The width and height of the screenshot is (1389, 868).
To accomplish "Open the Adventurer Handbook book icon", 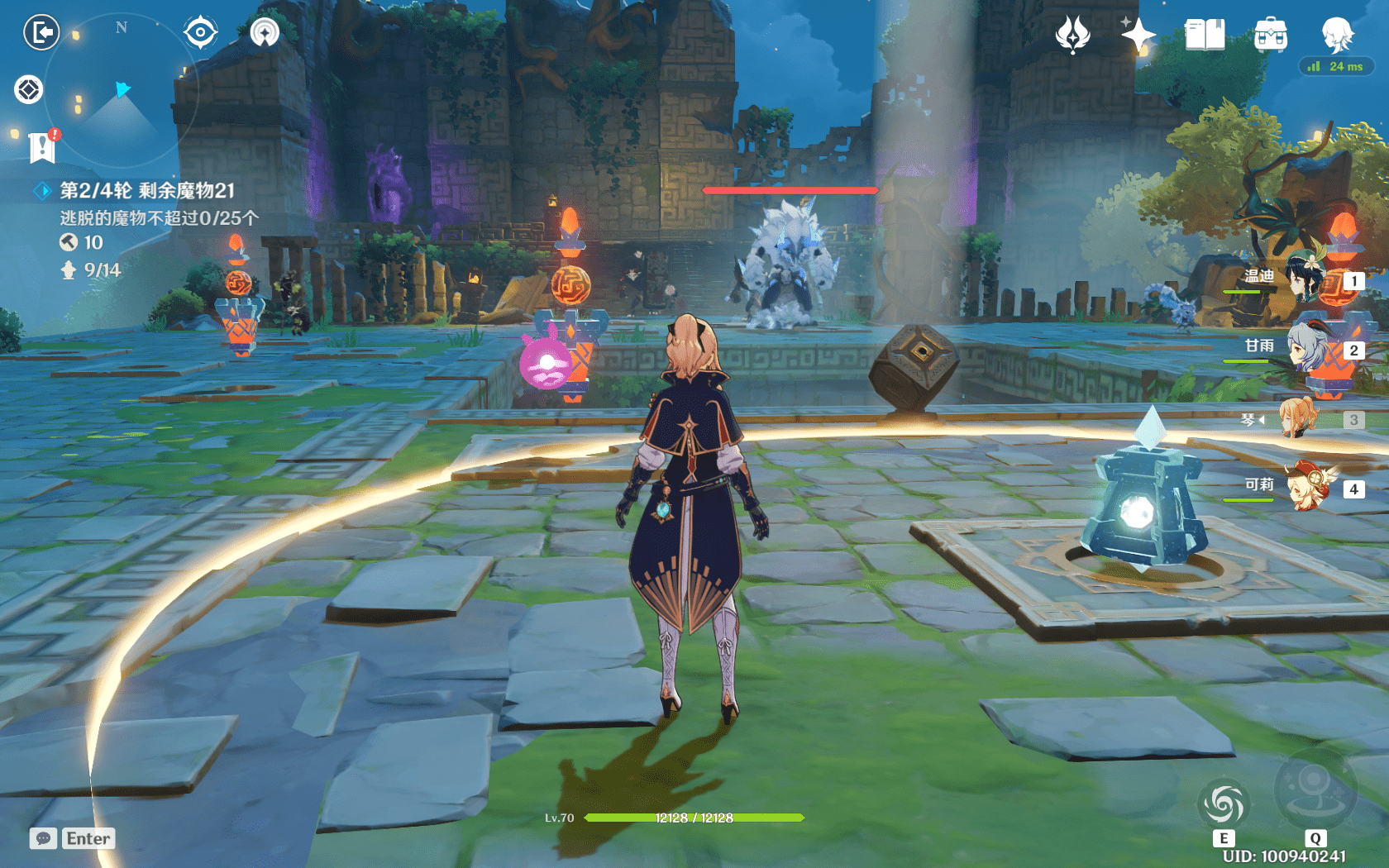I will [1205, 35].
